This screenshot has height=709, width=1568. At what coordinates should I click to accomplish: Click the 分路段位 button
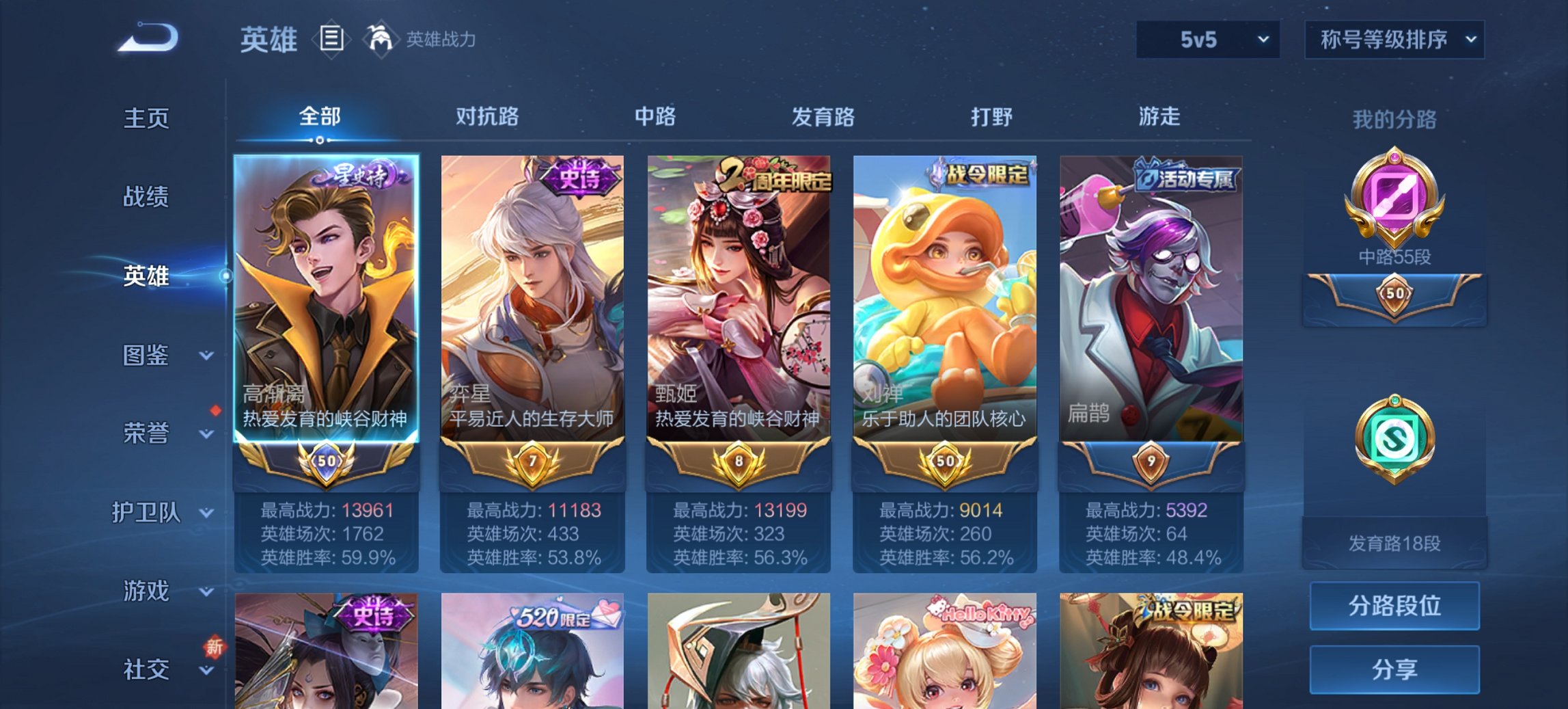pyautogui.click(x=1394, y=606)
